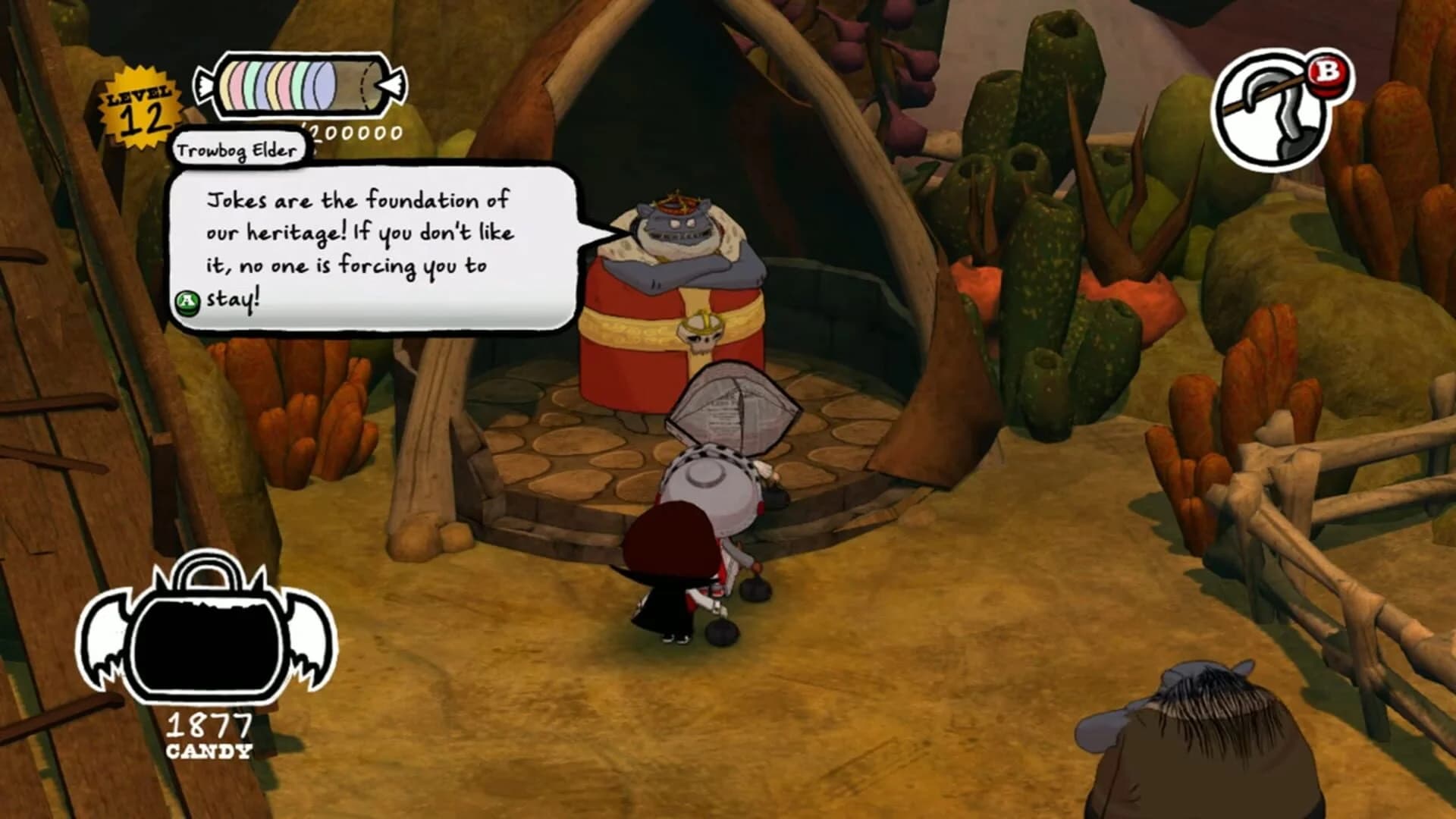Viewport: 1456px width, 819px height.
Task: Click the Level 12 badge
Action: pos(139,108)
